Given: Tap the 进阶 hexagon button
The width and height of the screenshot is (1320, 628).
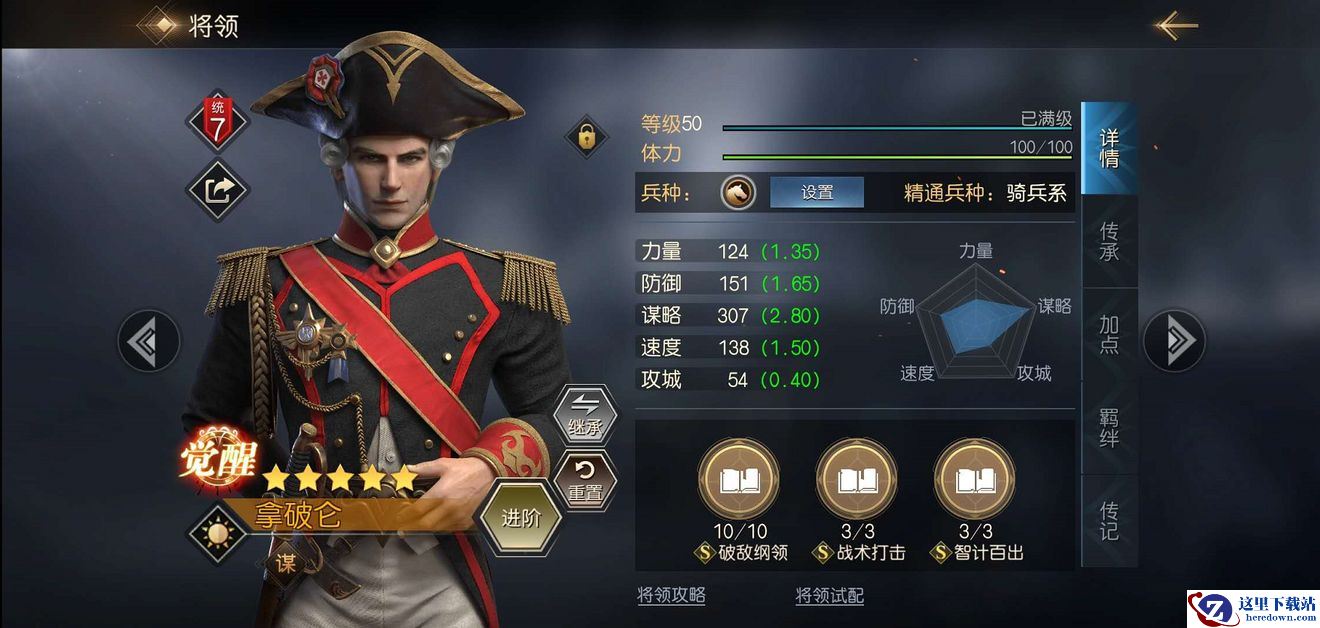Looking at the screenshot, I should click(520, 519).
